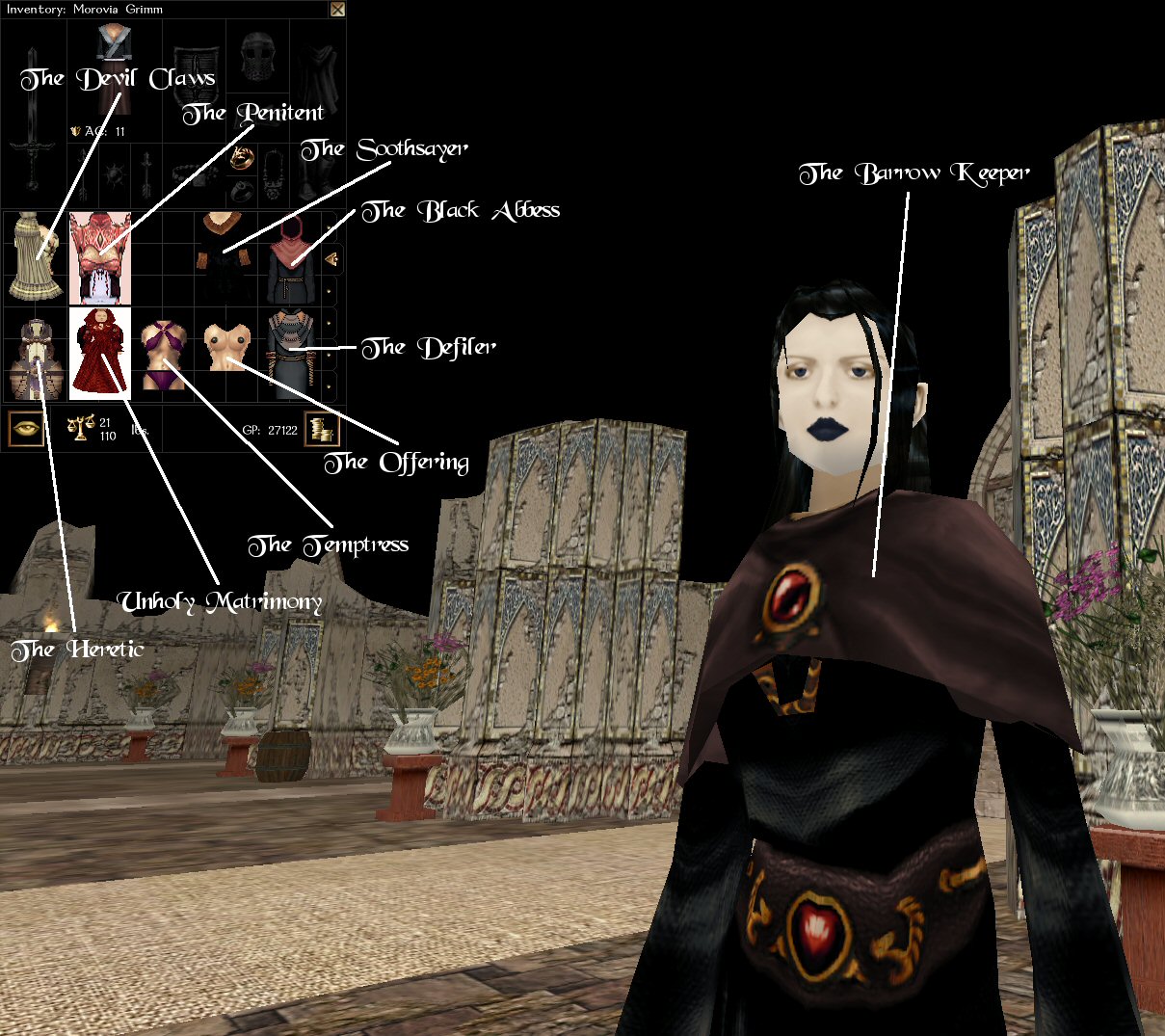Choose the red-hooded Black Abbess robe
The image size is (1165, 1036).
(290, 257)
